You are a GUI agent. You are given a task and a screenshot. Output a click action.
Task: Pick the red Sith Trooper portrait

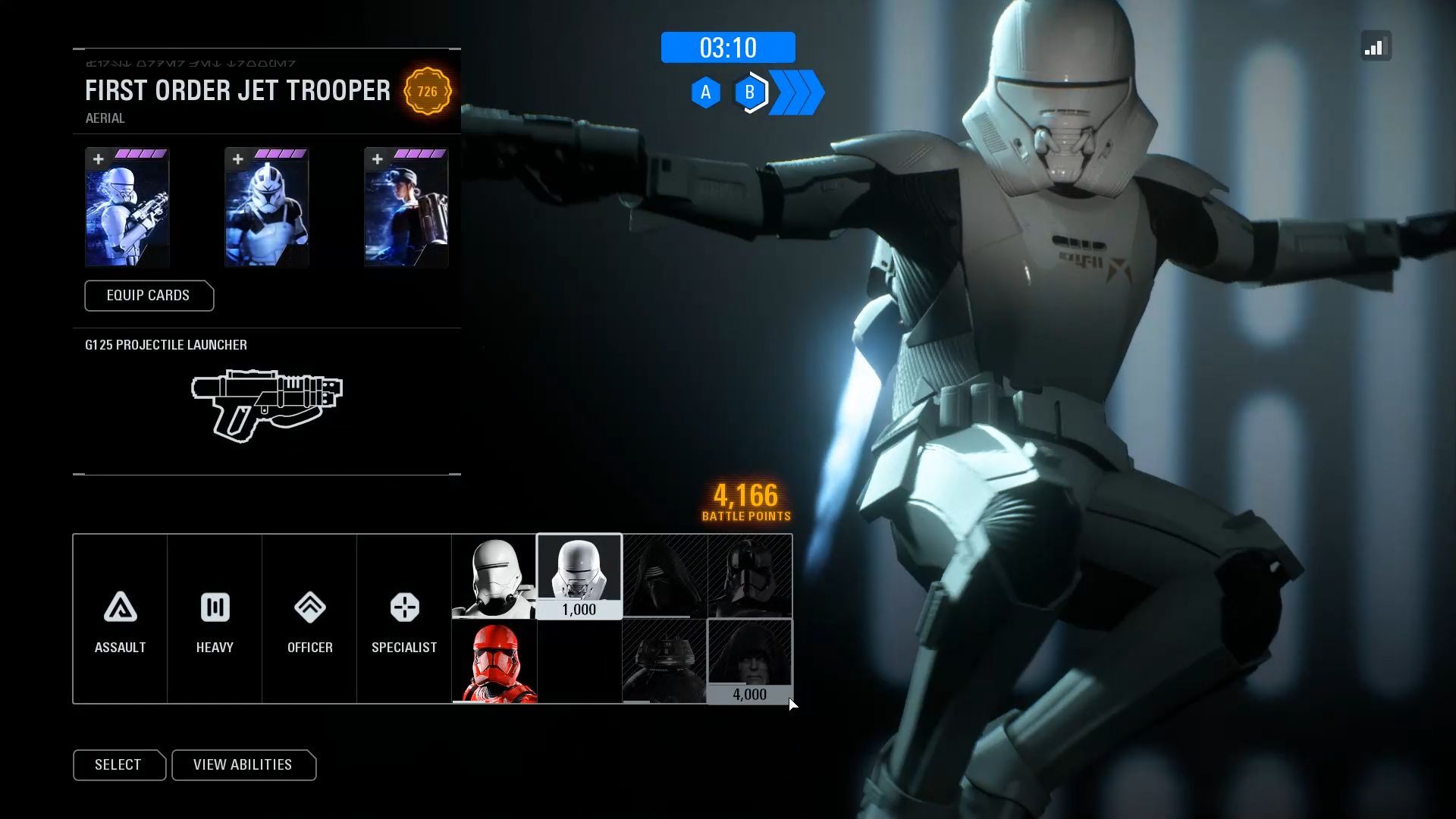click(x=494, y=661)
